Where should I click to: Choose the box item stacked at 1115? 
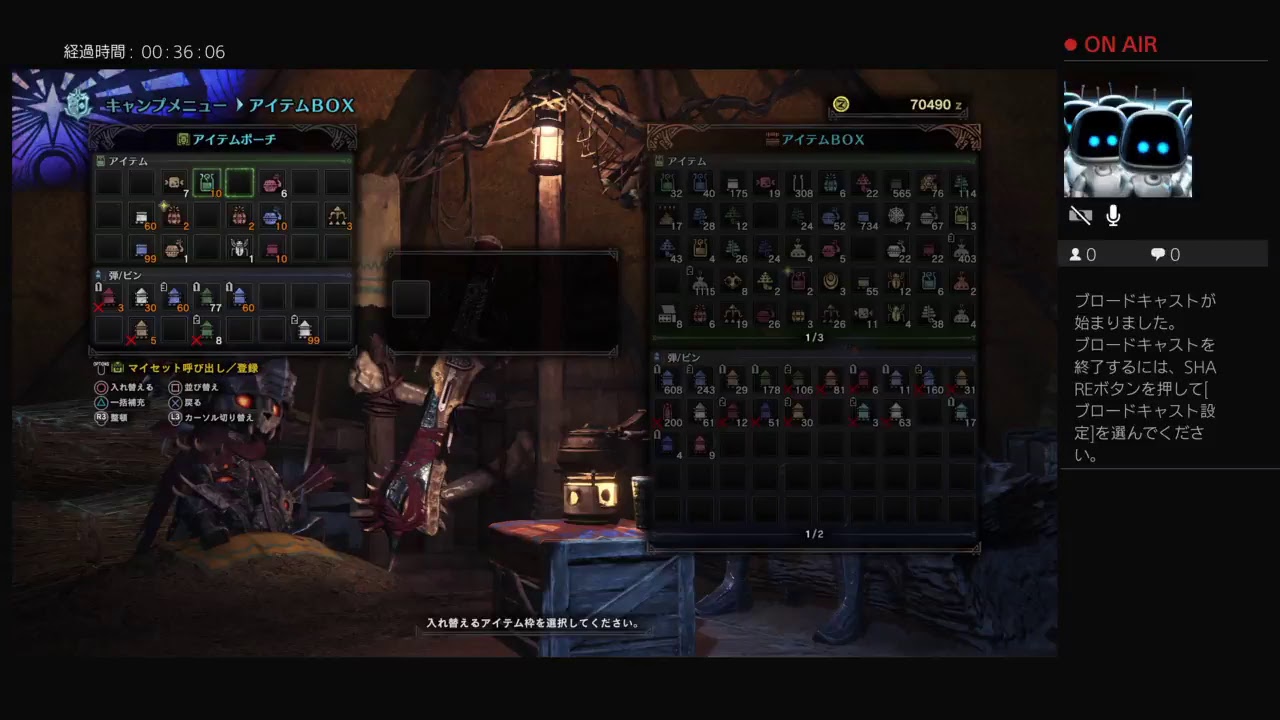tap(701, 282)
